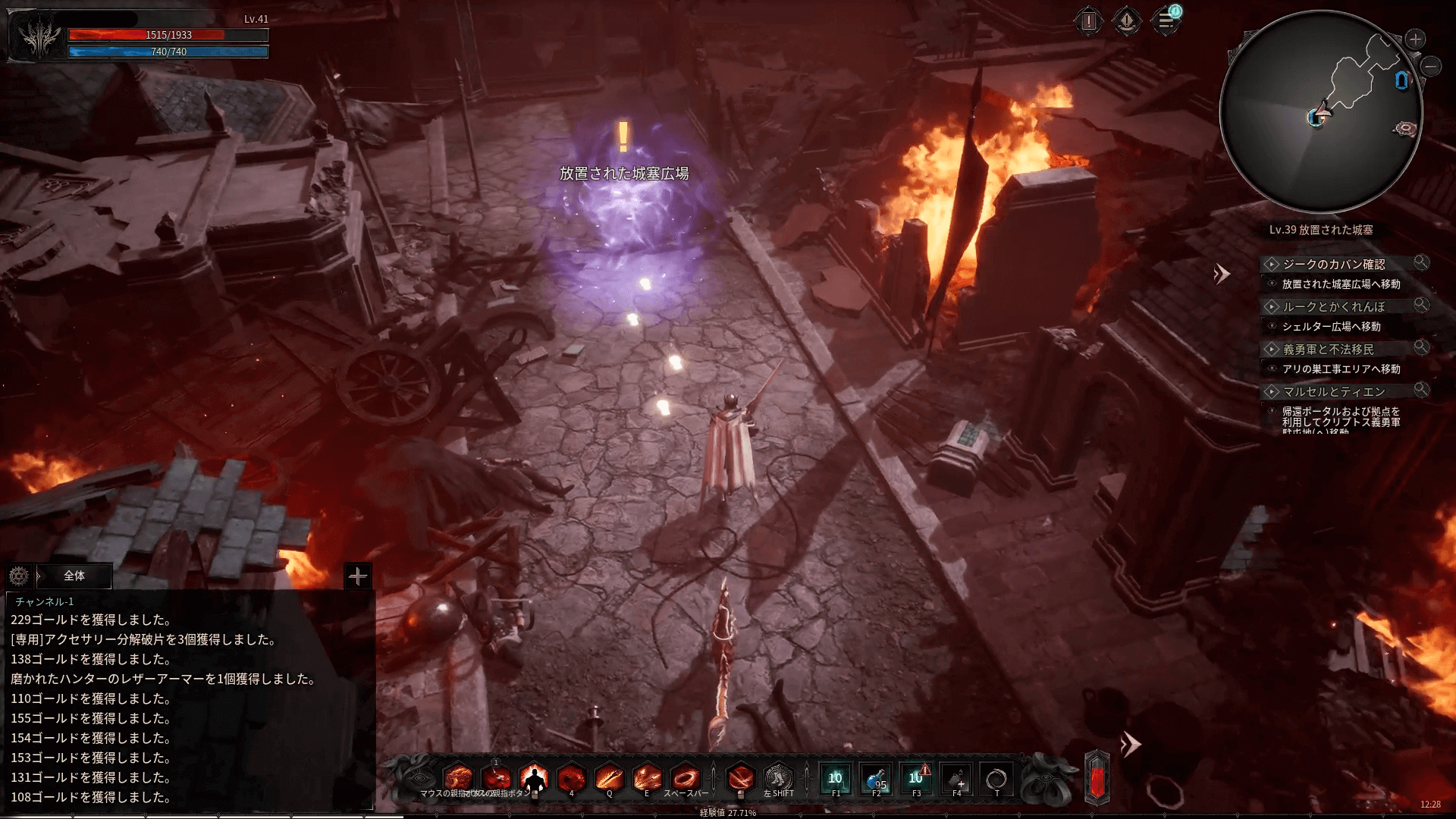This screenshot has height=819, width=1456.
Task: Add a new chat tab
Action: pyautogui.click(x=358, y=576)
